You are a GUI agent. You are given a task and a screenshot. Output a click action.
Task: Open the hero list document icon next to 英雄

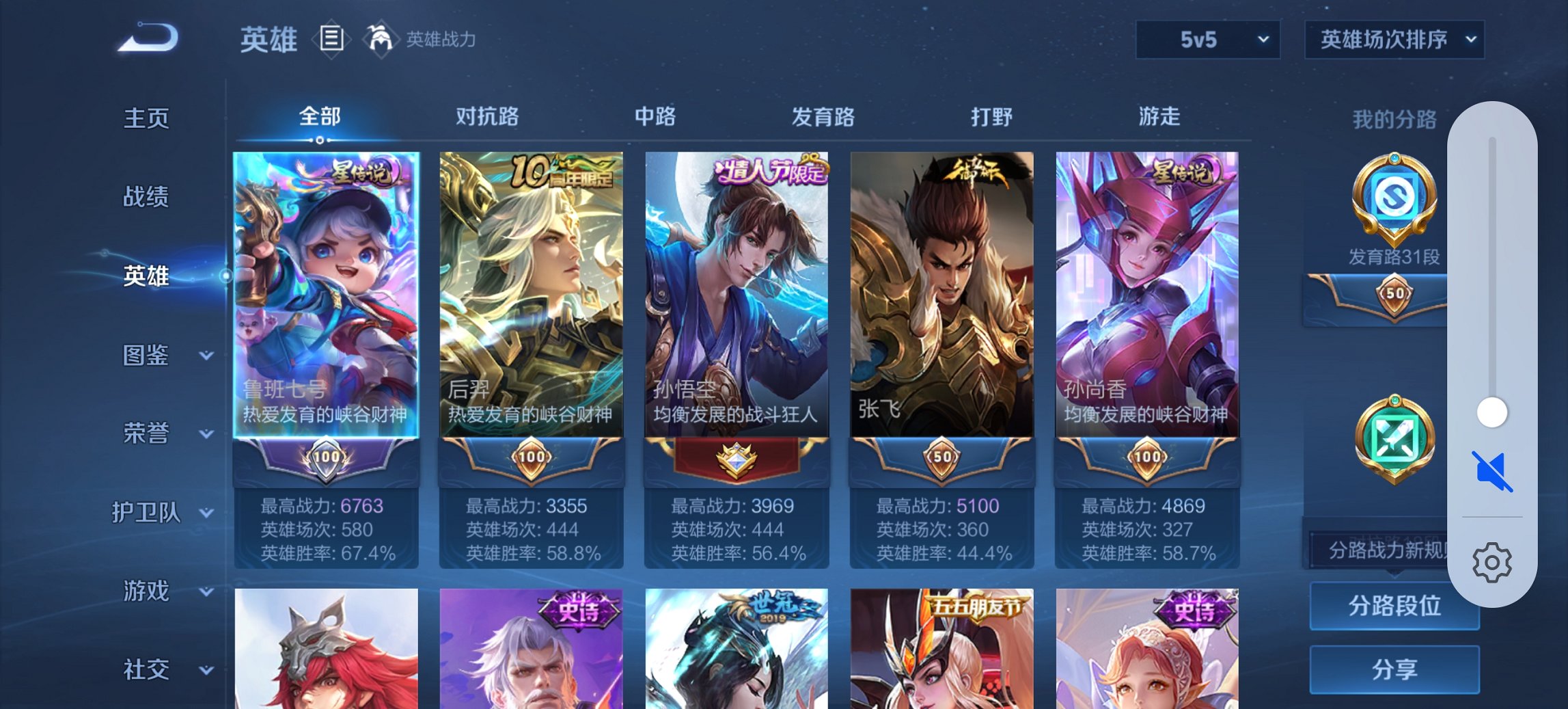[331, 39]
